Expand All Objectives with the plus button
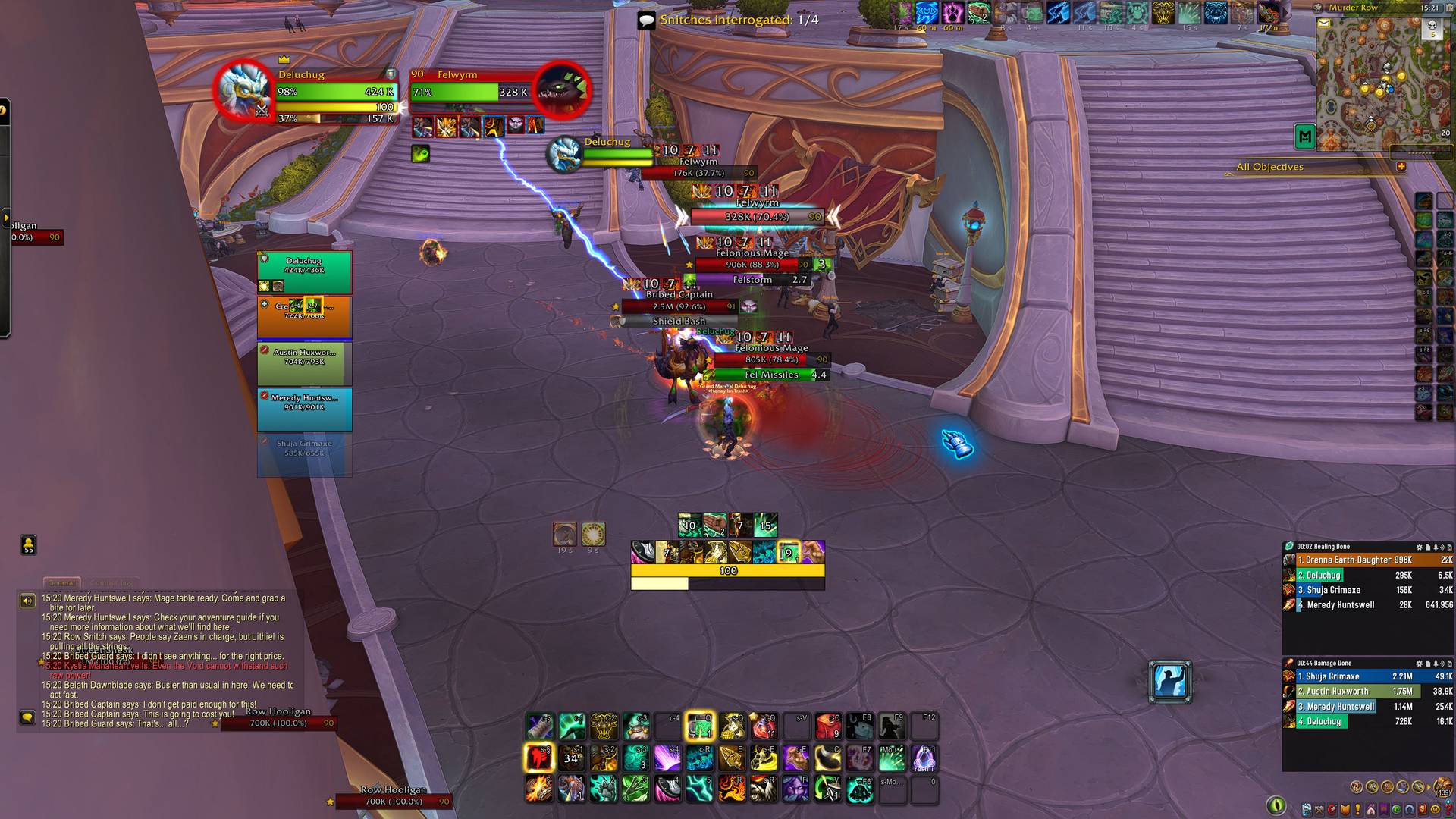Screen dimensions: 1456x819 coord(1401,166)
